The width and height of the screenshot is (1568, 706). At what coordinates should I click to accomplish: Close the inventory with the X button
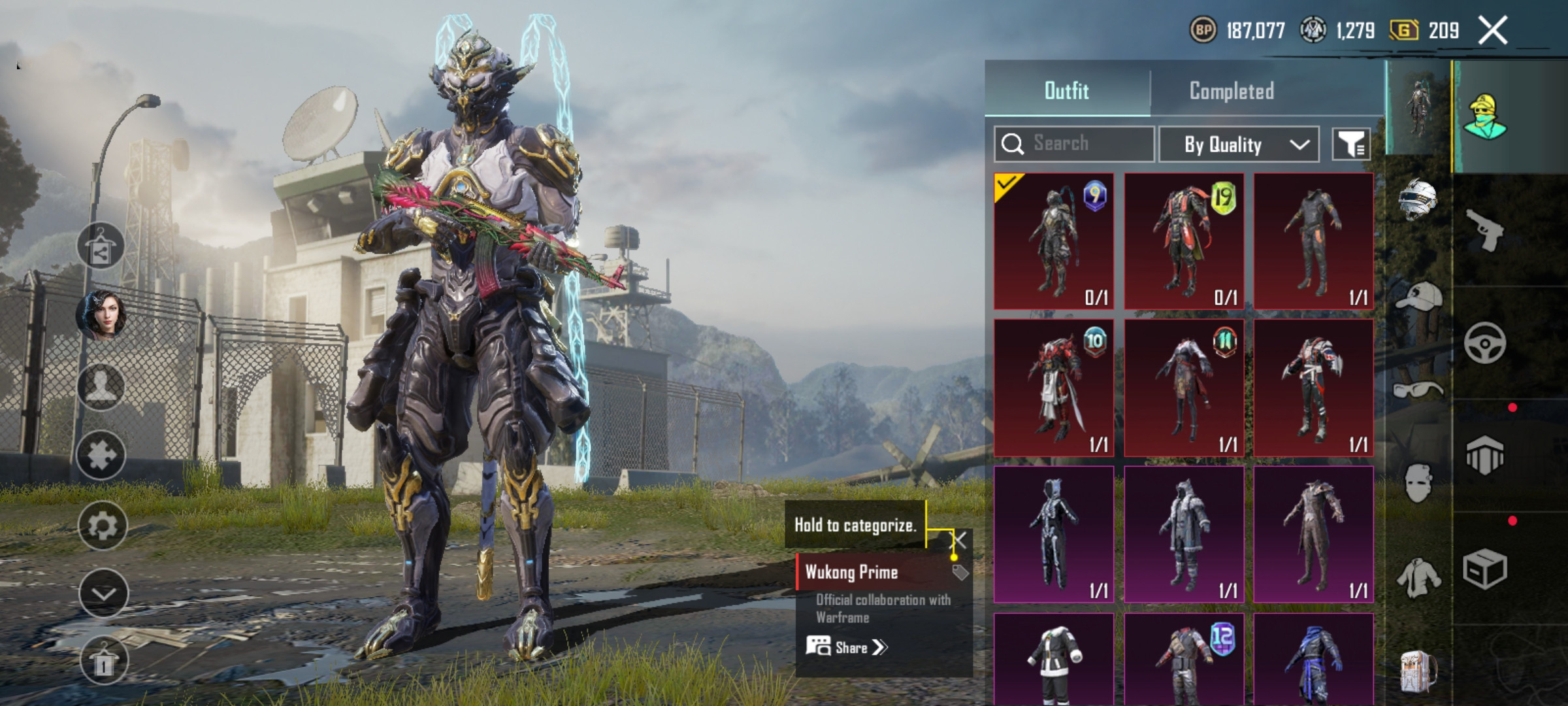click(1493, 30)
